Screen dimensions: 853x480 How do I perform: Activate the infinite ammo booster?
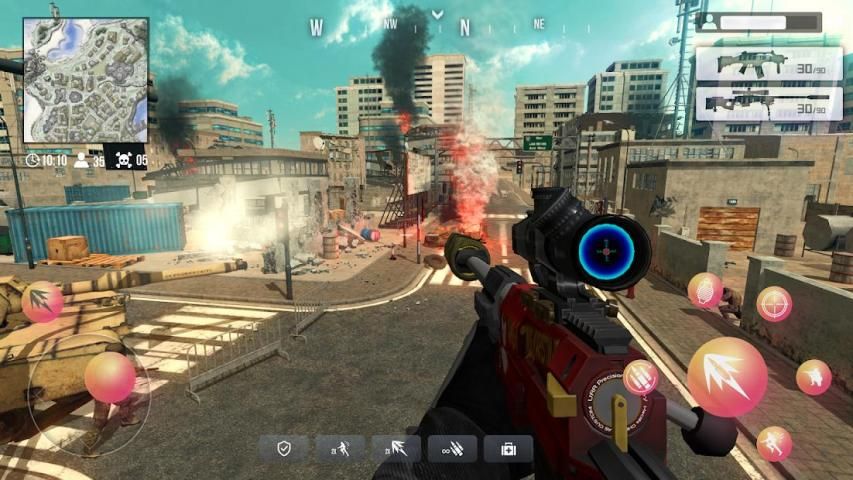click(x=452, y=448)
